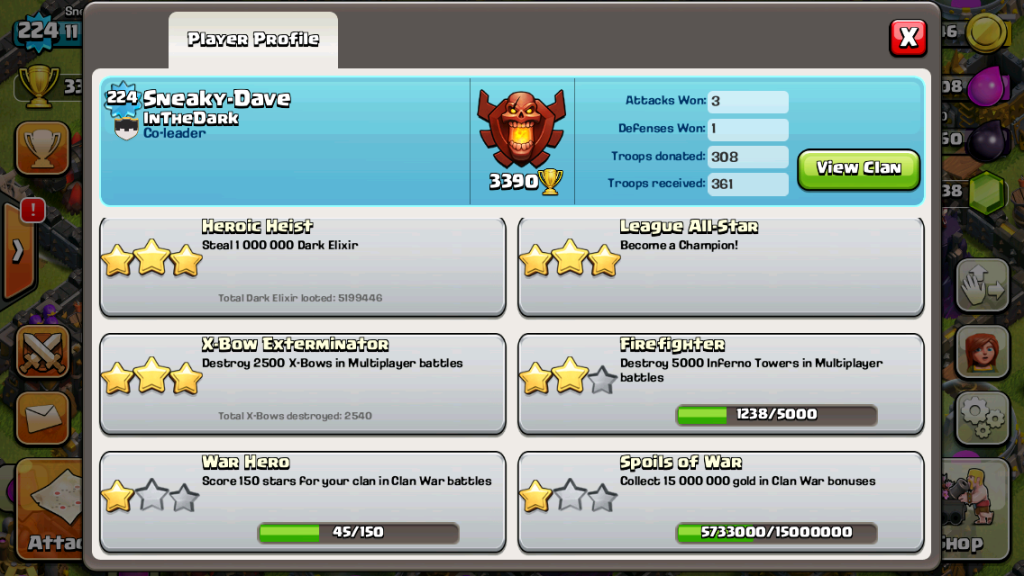The width and height of the screenshot is (1024, 576).
Task: Click the Sneaky-Dave player name
Action: pos(217,98)
